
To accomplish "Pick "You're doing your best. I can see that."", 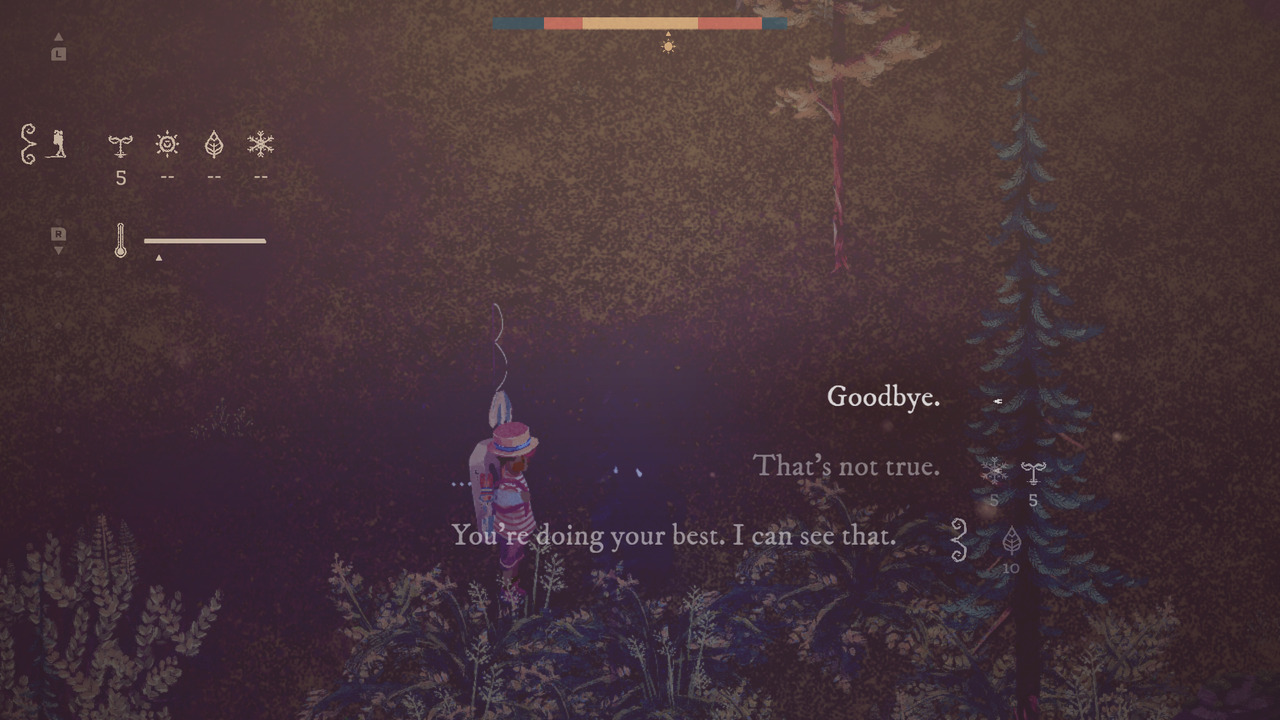I will (676, 536).
